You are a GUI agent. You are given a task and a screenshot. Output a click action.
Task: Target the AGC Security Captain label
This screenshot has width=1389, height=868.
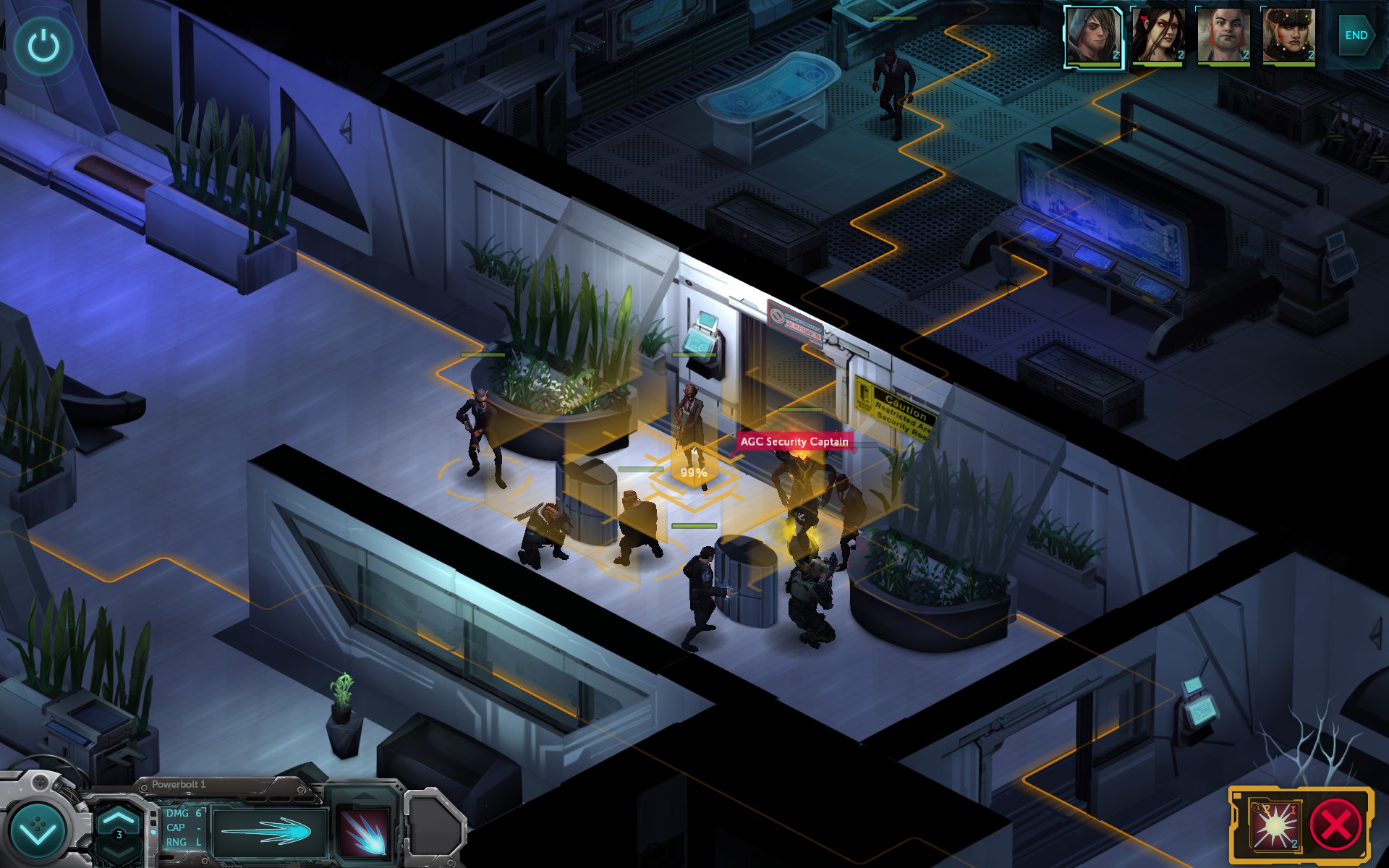coord(794,441)
